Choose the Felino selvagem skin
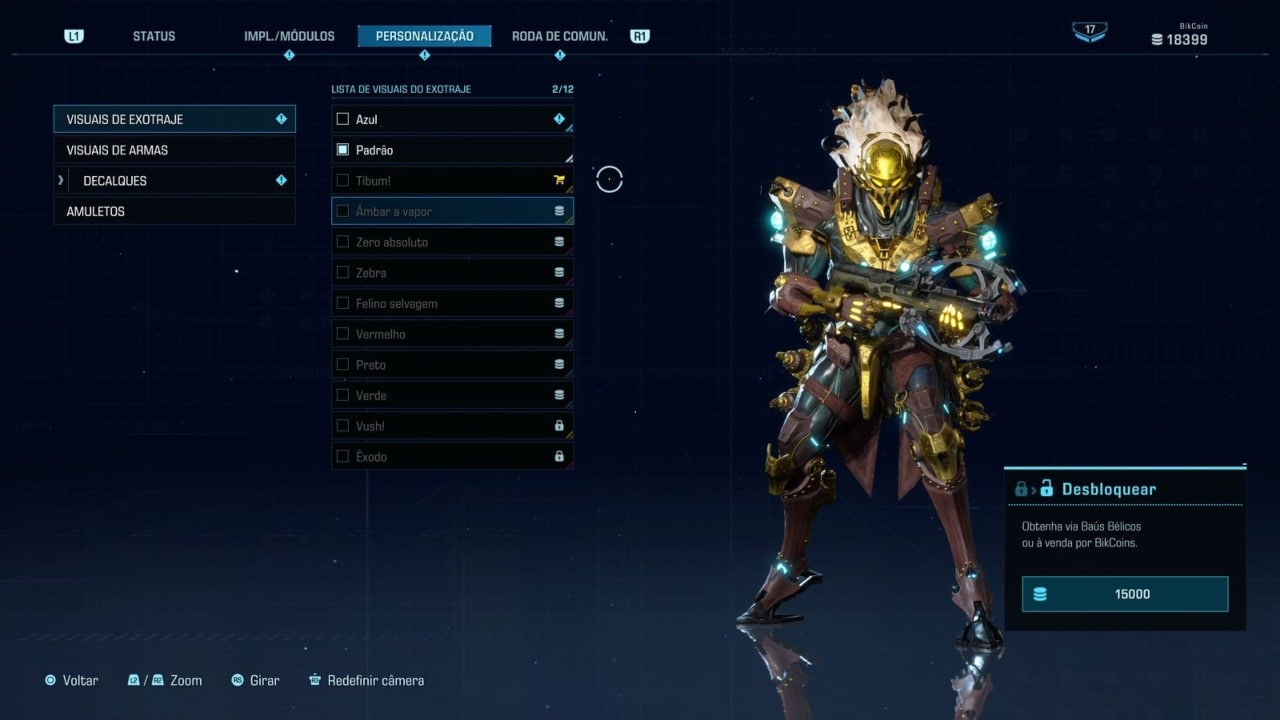The height and width of the screenshot is (720, 1280). [x=452, y=304]
